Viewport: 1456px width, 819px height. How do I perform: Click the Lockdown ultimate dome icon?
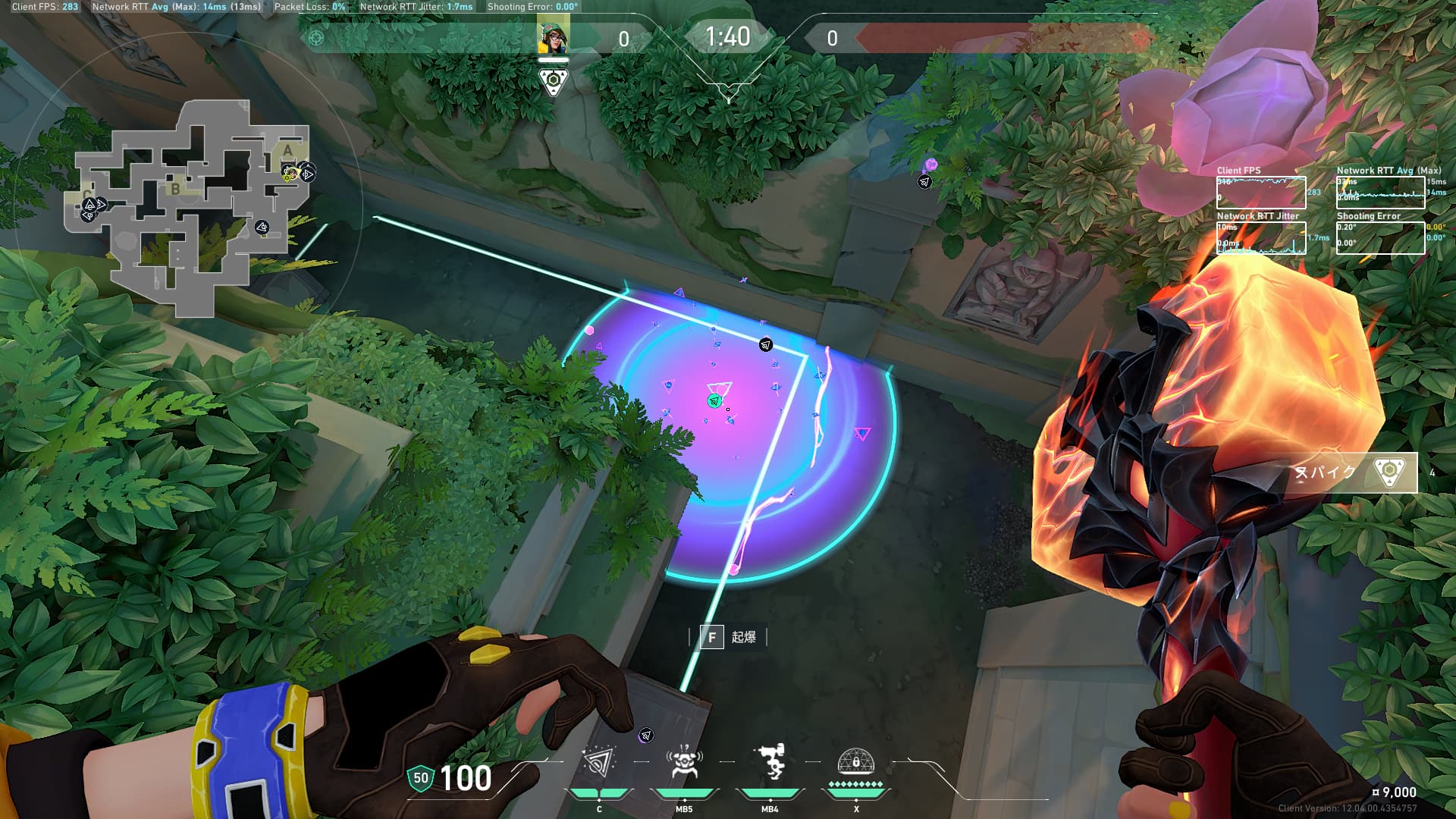[x=855, y=762]
